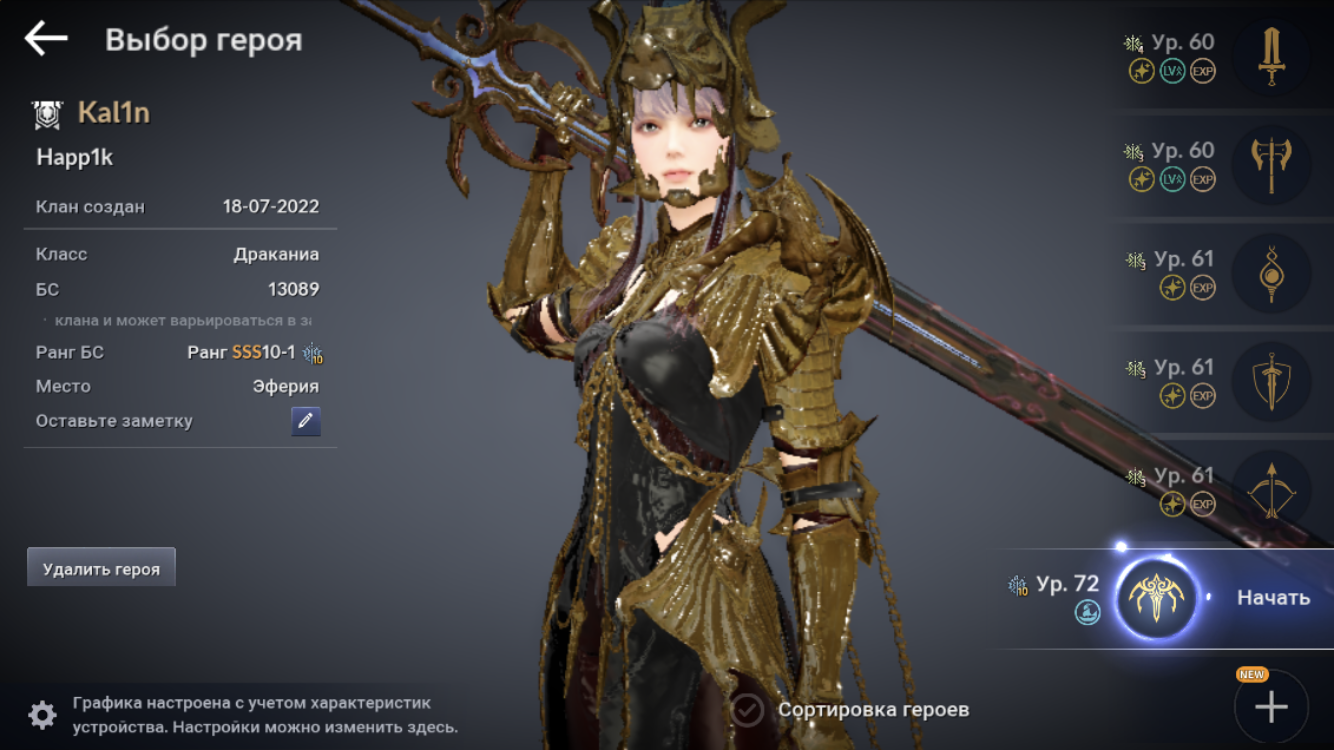Open Сортировка героев

coord(872,709)
